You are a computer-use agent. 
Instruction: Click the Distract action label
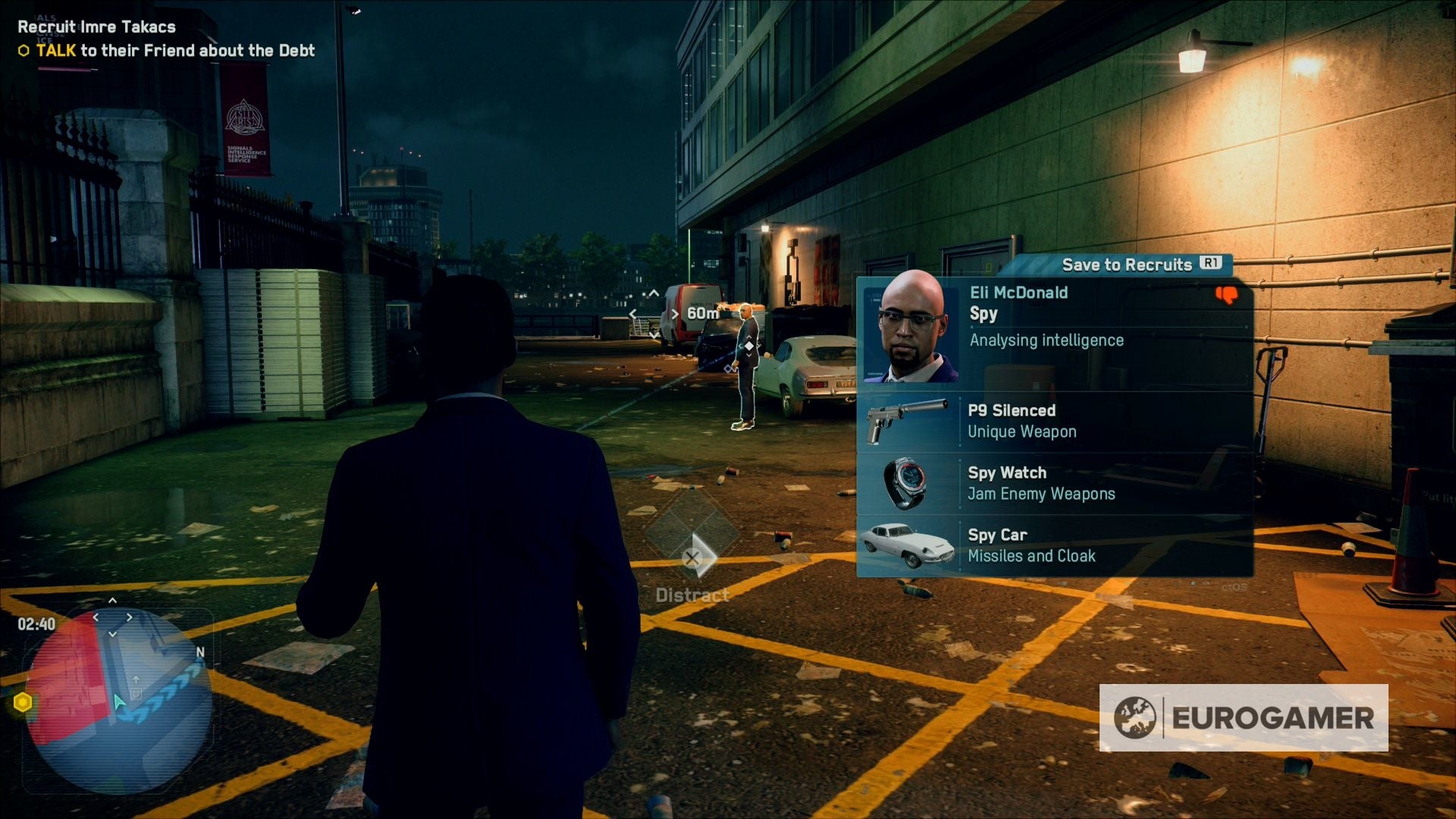692,595
